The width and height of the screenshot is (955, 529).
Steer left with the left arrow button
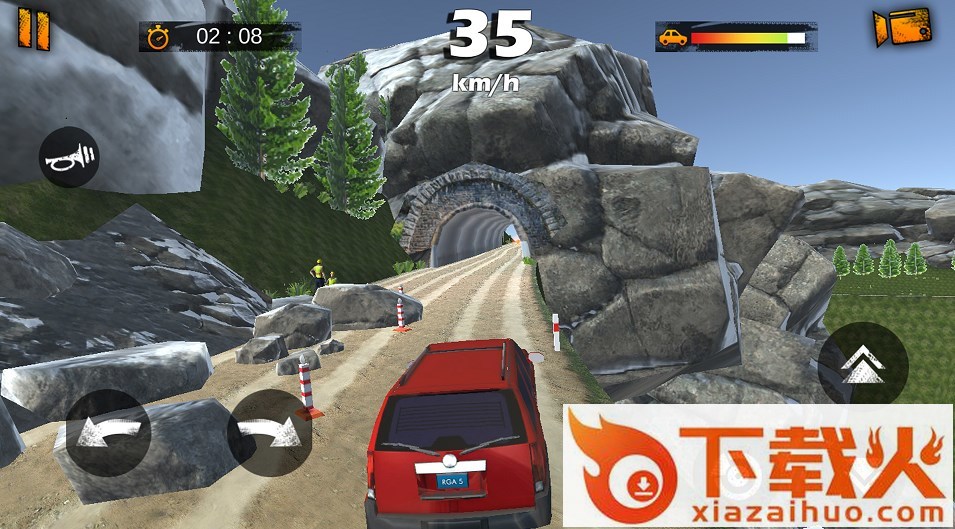coord(108,432)
